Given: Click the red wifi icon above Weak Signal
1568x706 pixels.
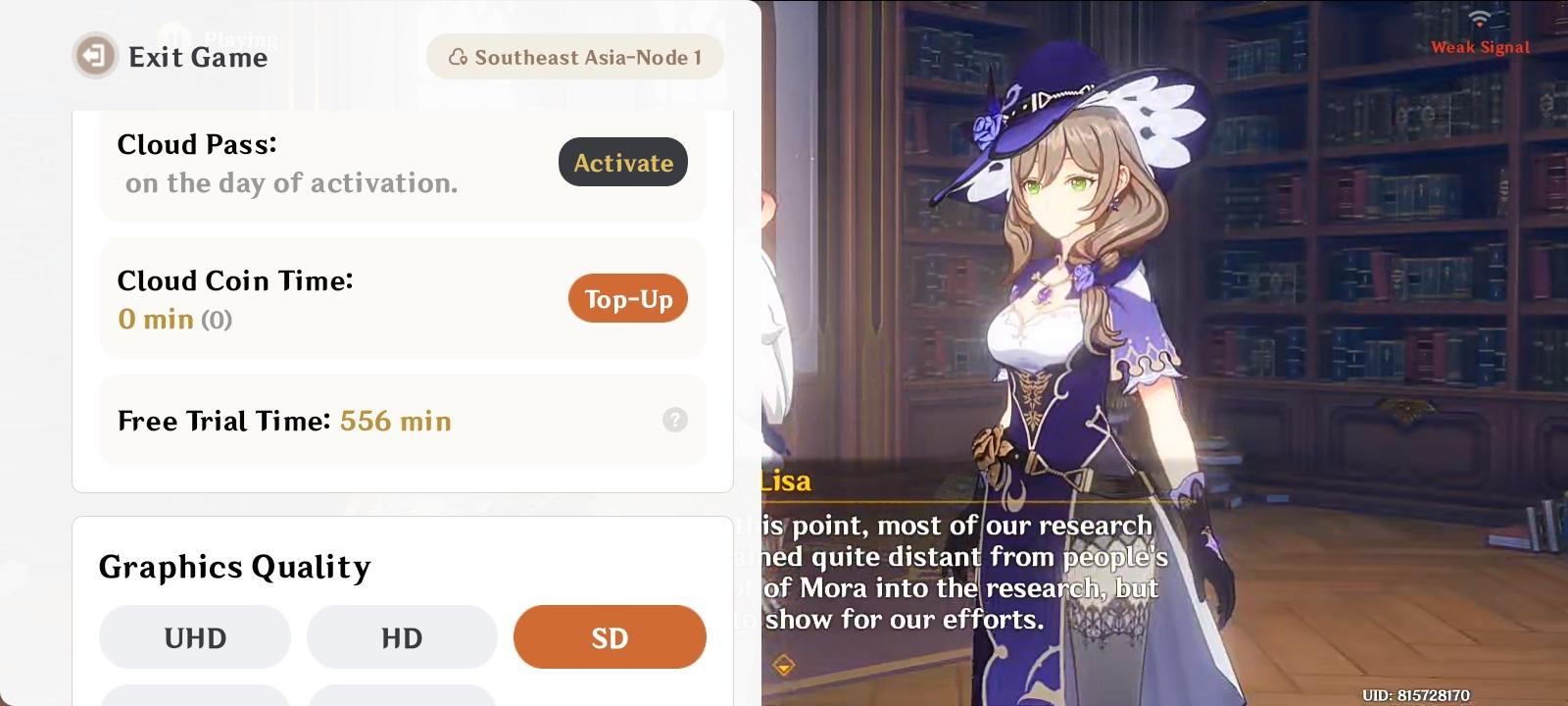Looking at the screenshot, I should pos(1480,17).
